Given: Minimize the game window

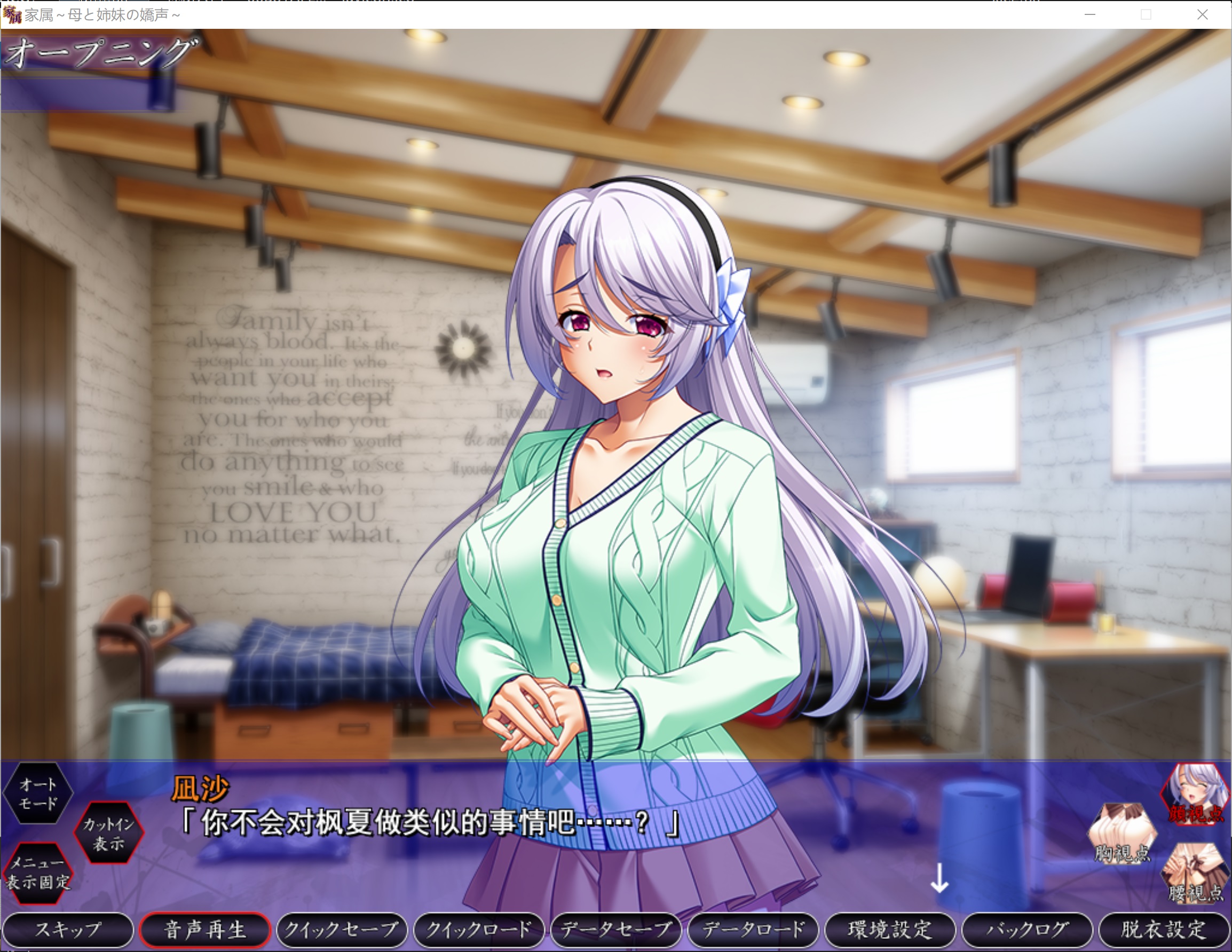Looking at the screenshot, I should click(1090, 14).
